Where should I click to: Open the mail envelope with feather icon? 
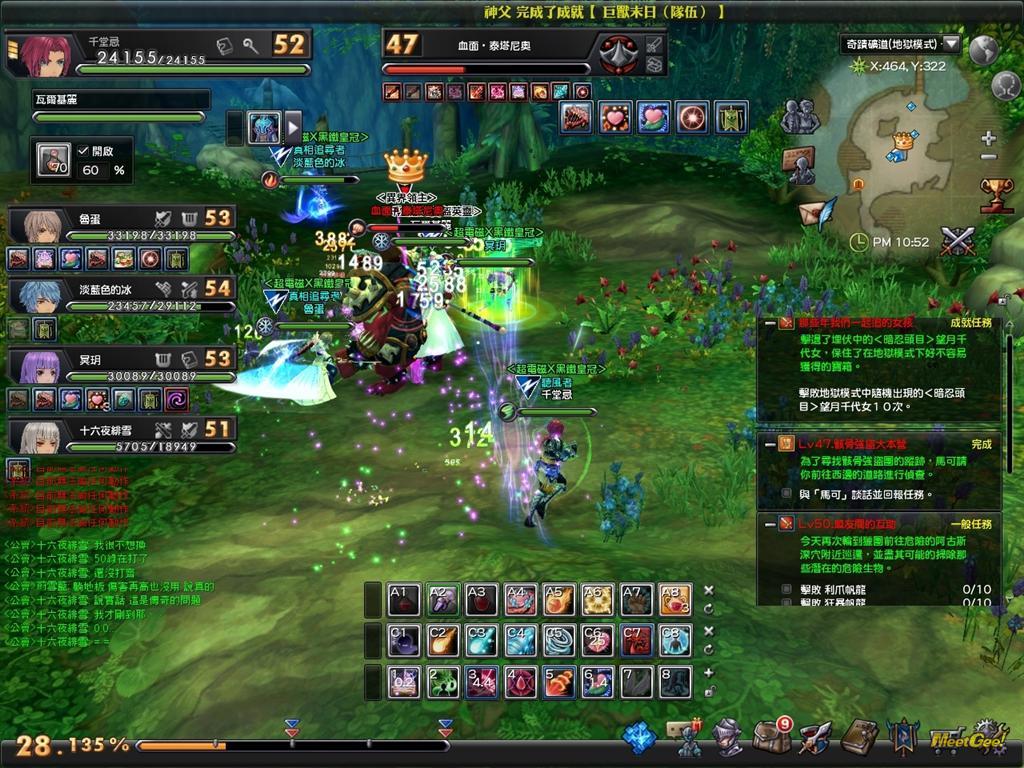click(x=817, y=214)
